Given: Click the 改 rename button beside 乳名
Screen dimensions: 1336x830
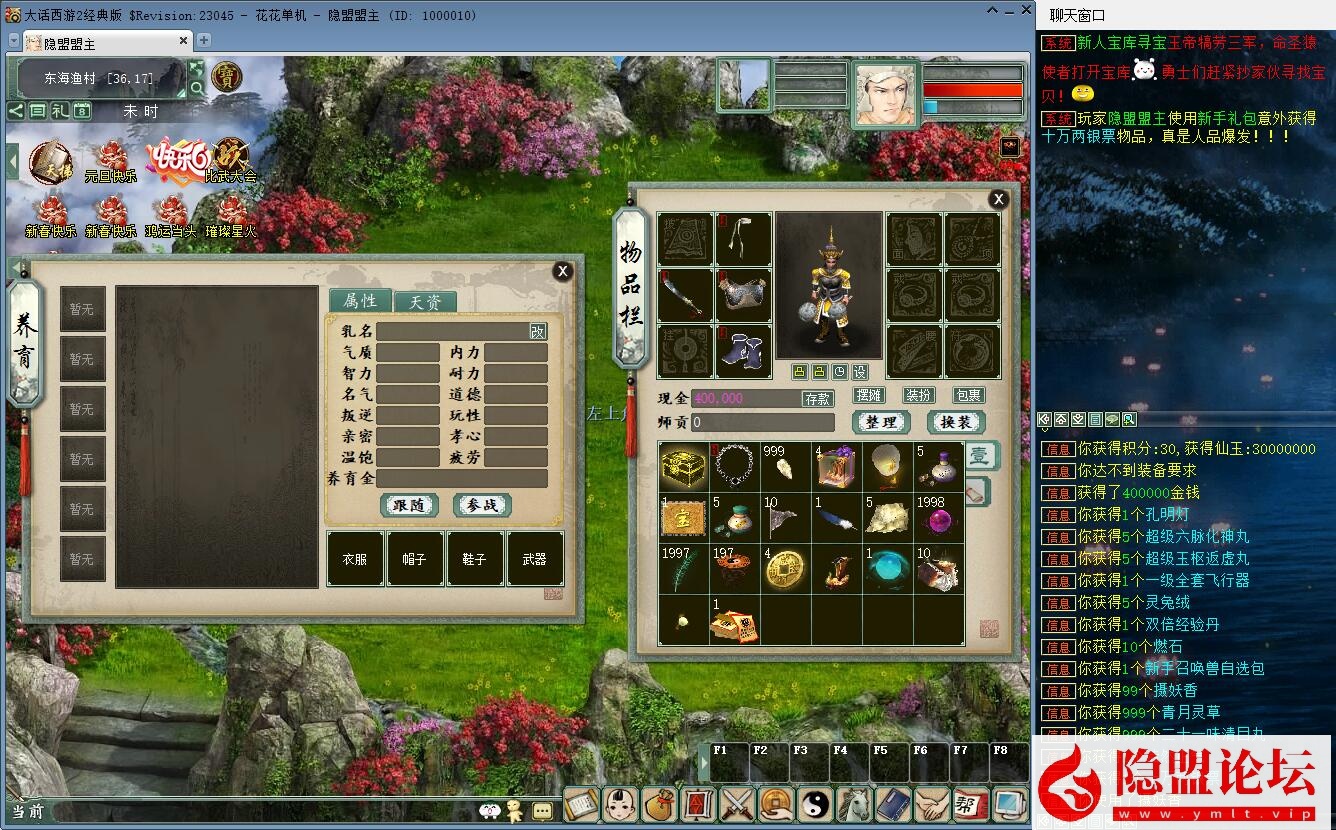Looking at the screenshot, I should (538, 331).
